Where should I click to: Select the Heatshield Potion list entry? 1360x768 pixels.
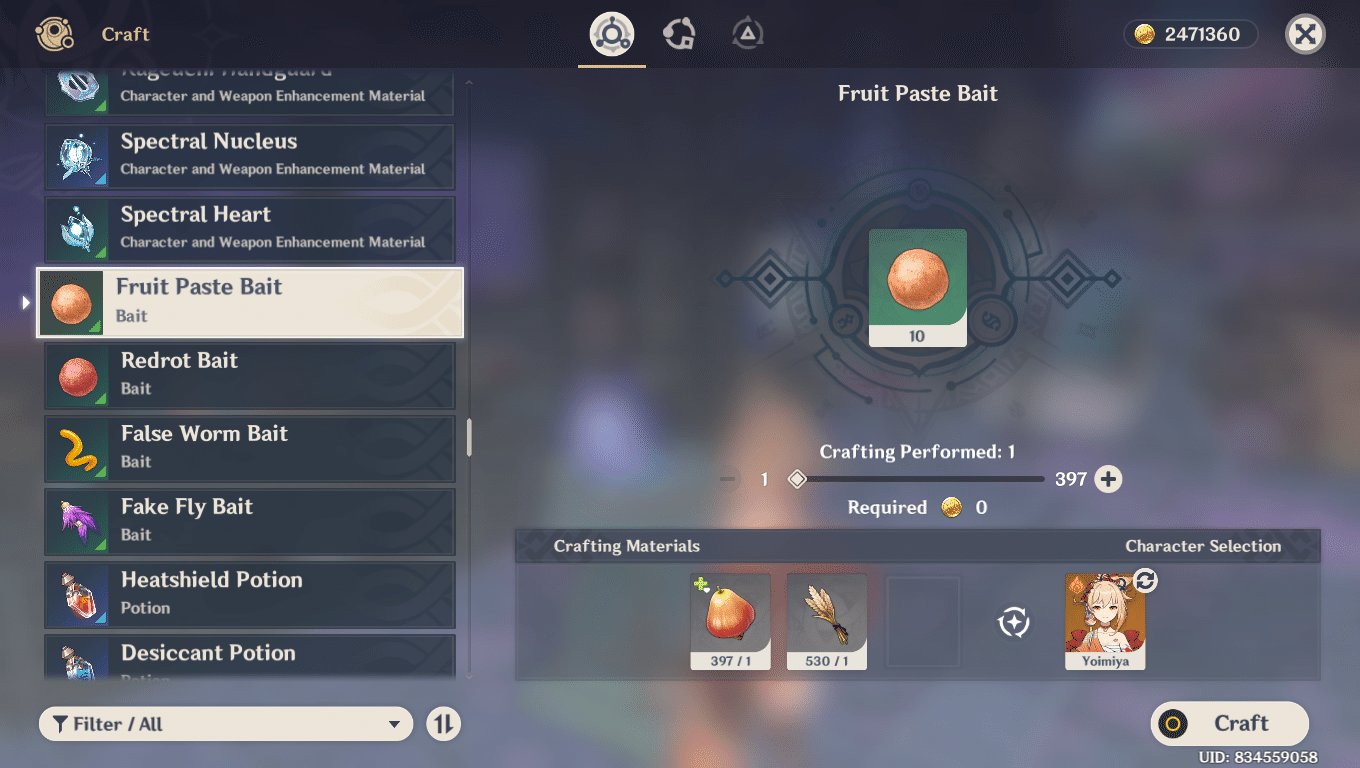249,594
